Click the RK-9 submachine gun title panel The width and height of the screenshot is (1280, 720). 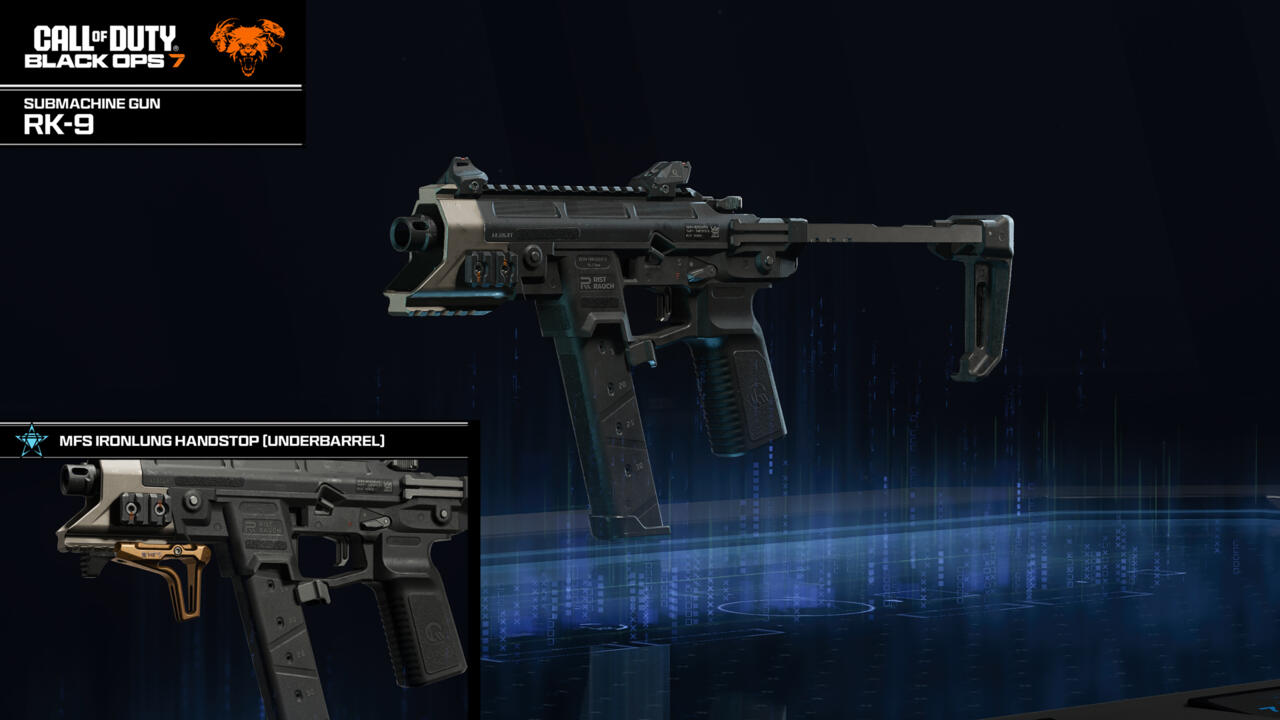(150, 116)
